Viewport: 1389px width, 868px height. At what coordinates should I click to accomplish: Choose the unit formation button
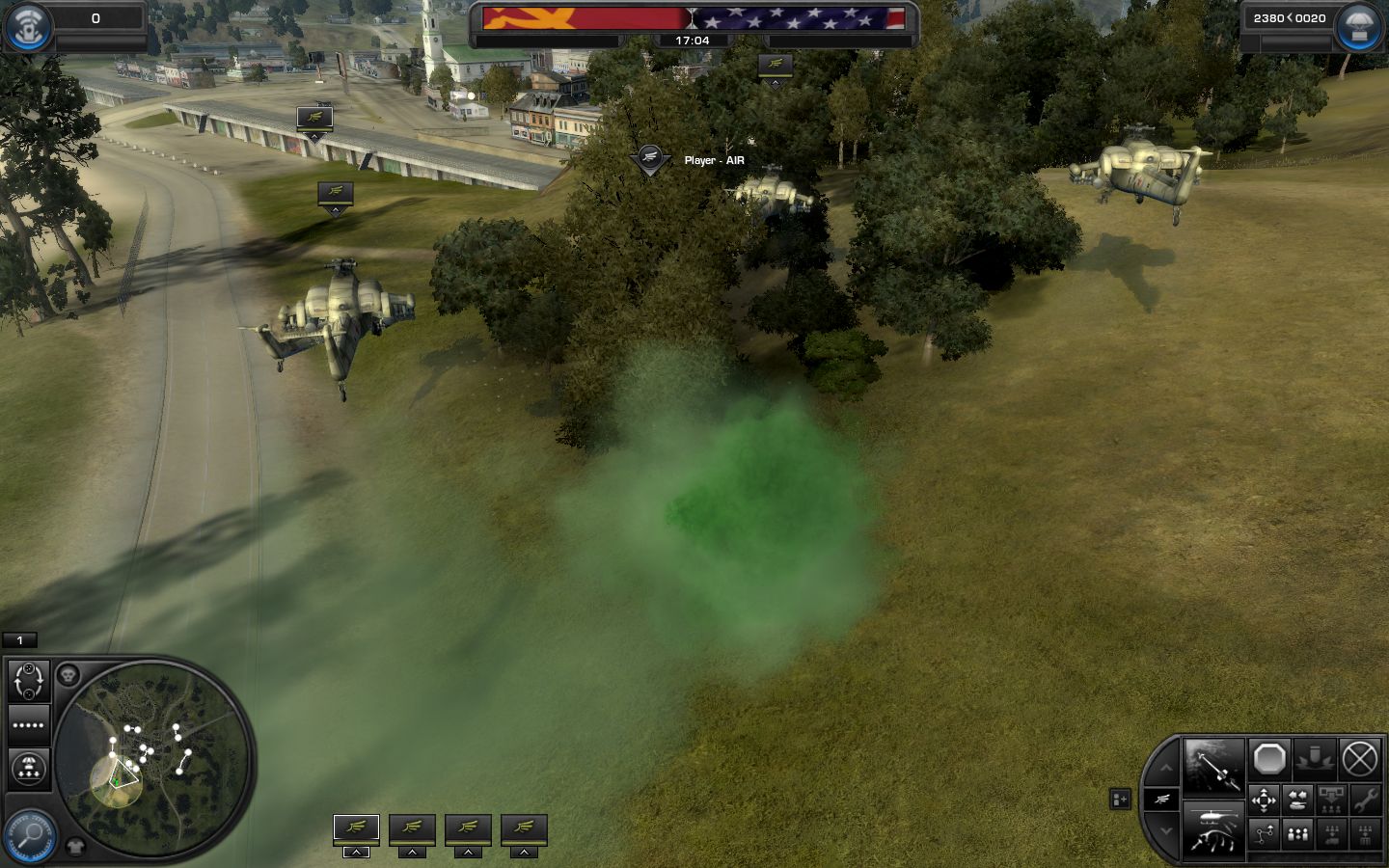(x=1298, y=834)
